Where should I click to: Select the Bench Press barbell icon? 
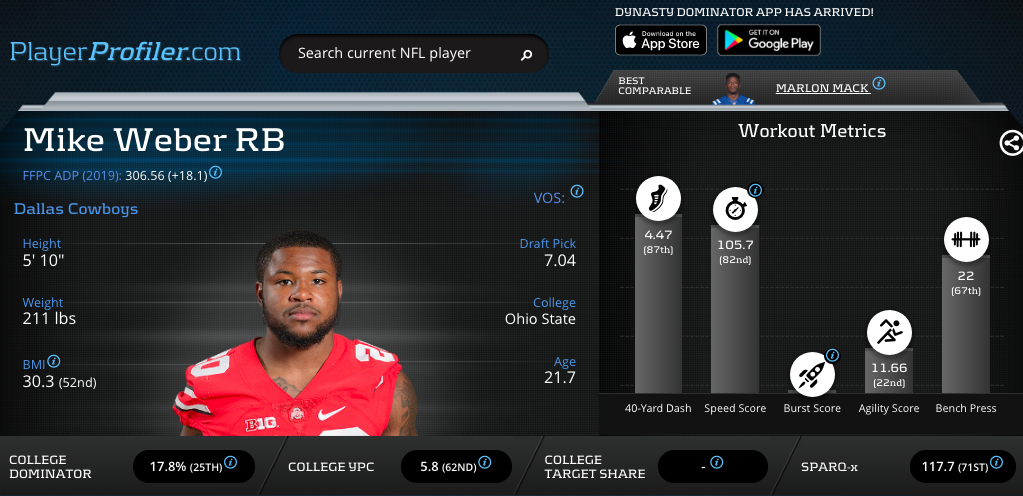pos(965,239)
